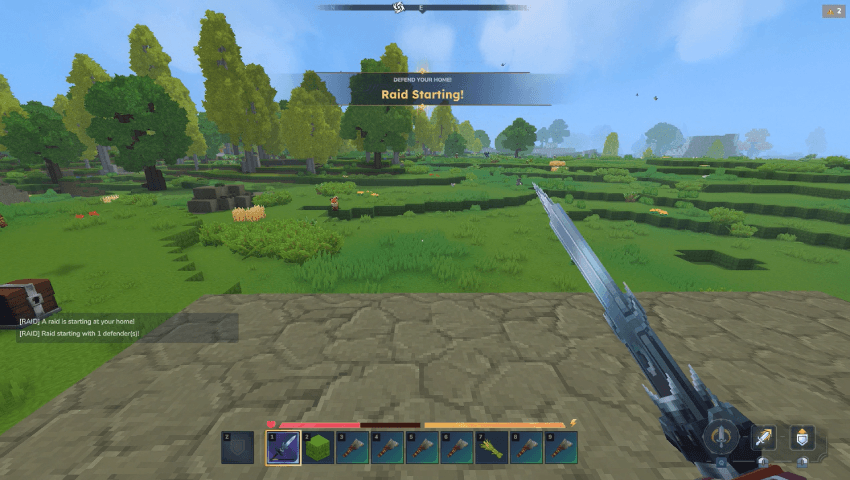
Task: Select the green plant bundle slot
Action: pos(491,447)
